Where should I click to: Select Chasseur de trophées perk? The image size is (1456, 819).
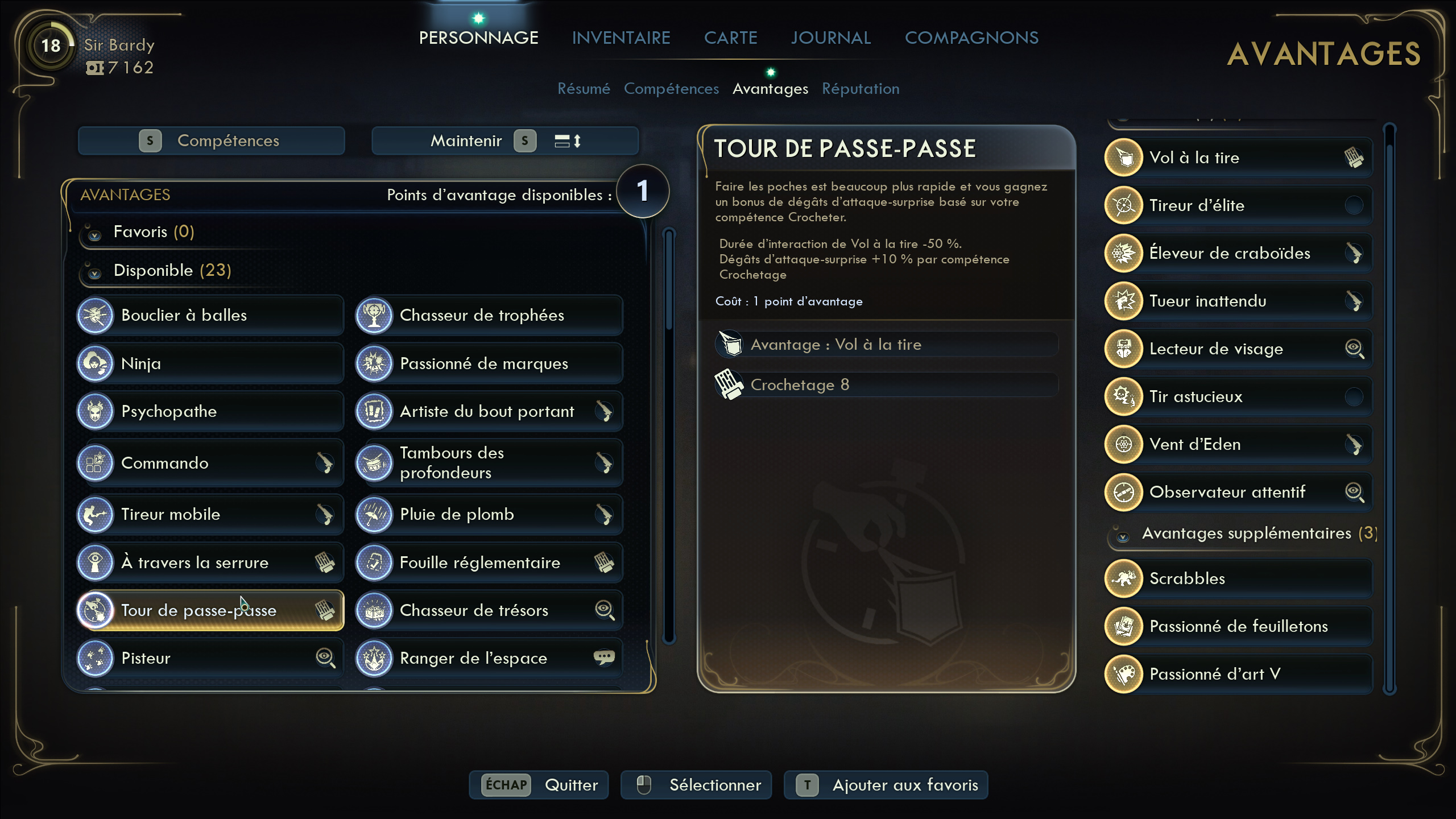pos(489,315)
